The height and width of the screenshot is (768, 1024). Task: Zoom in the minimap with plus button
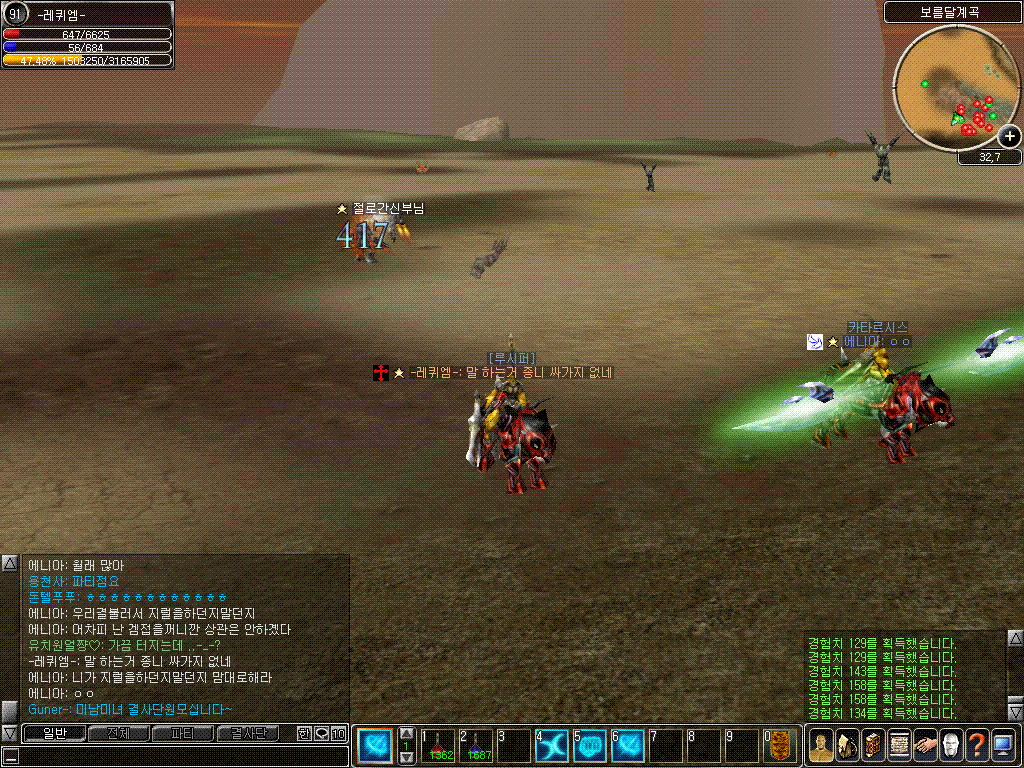[1009, 137]
